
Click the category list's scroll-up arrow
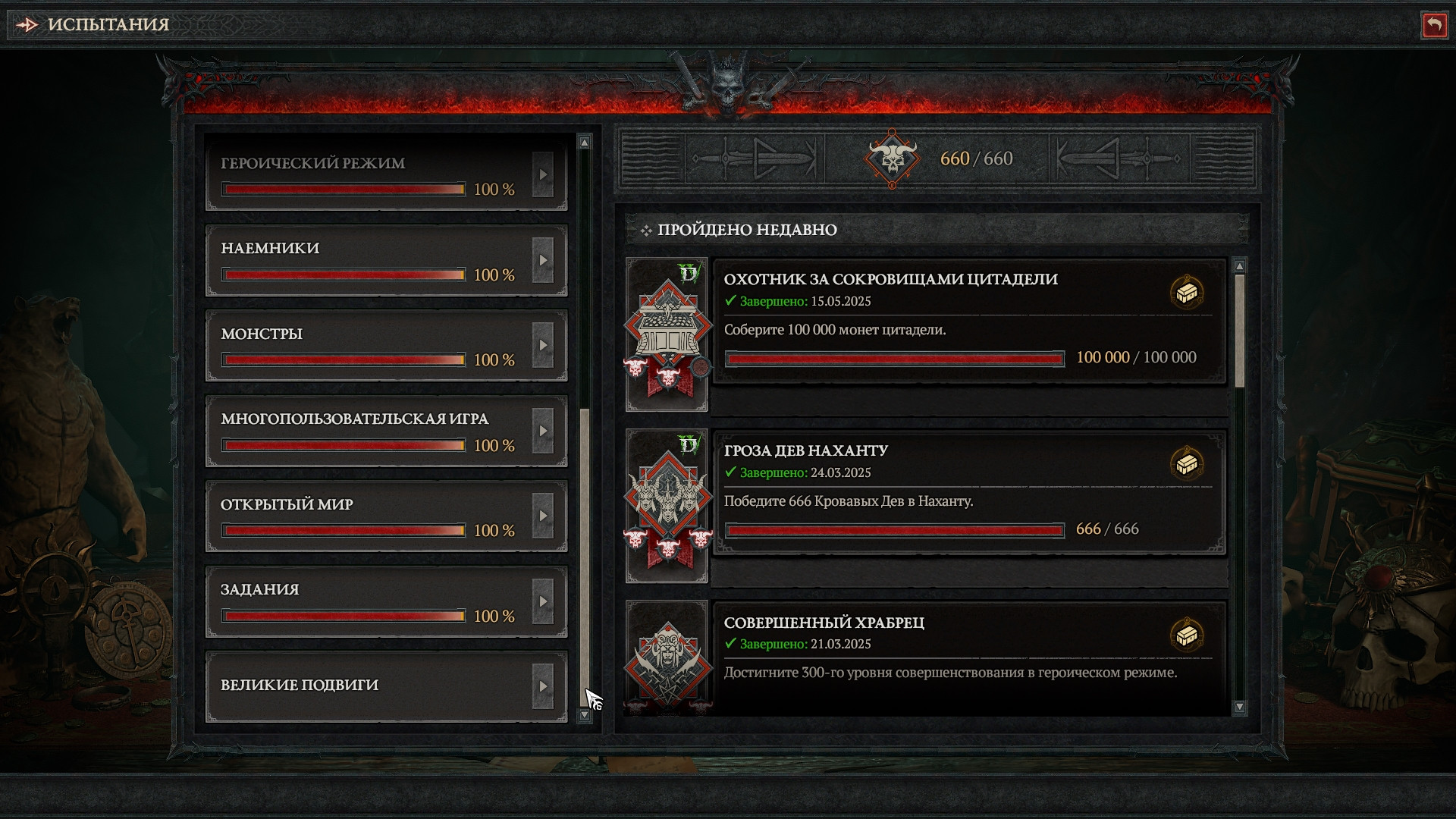tap(584, 142)
